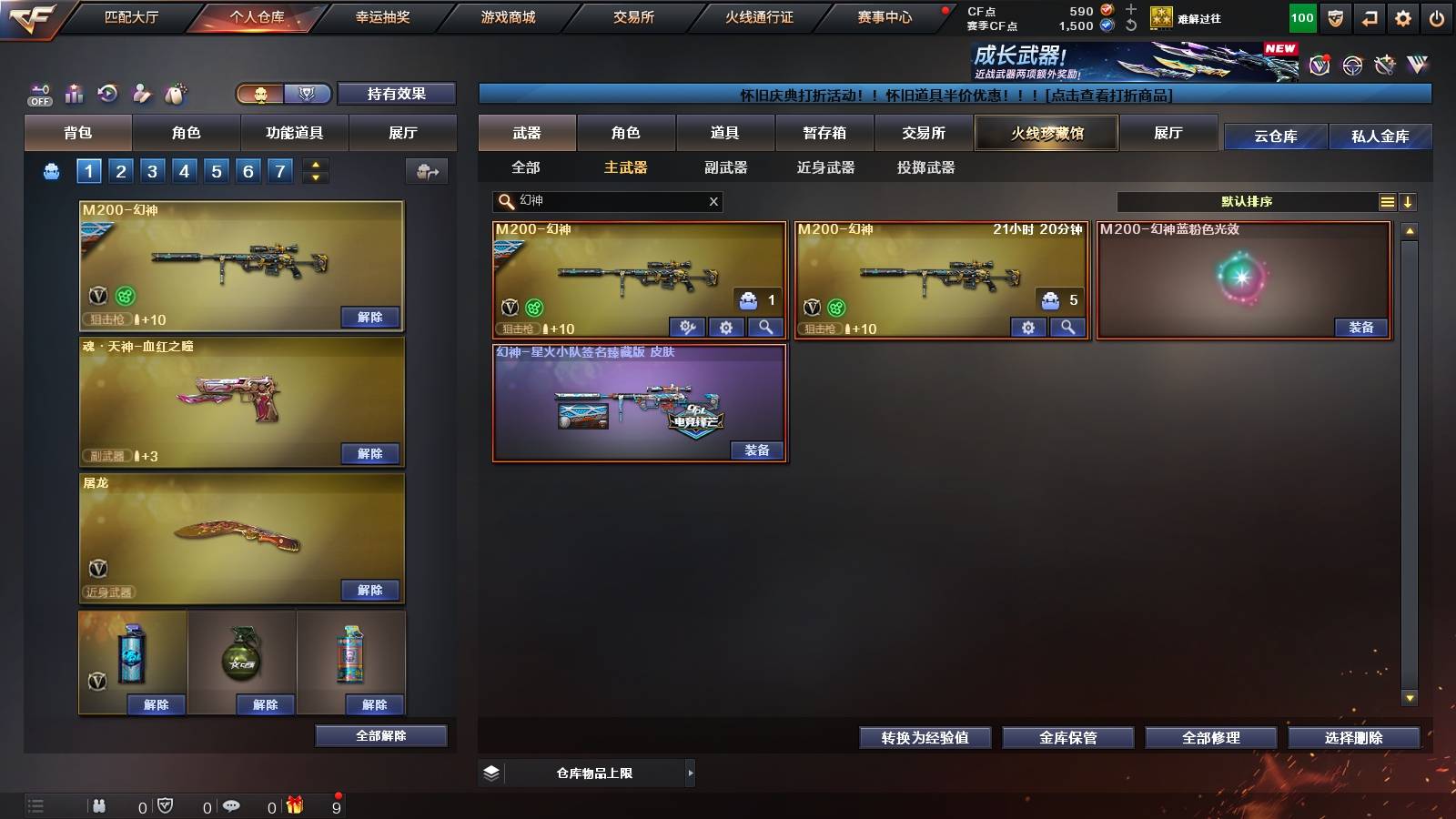Toggle the OFF key switch above the backpack

tap(38, 93)
